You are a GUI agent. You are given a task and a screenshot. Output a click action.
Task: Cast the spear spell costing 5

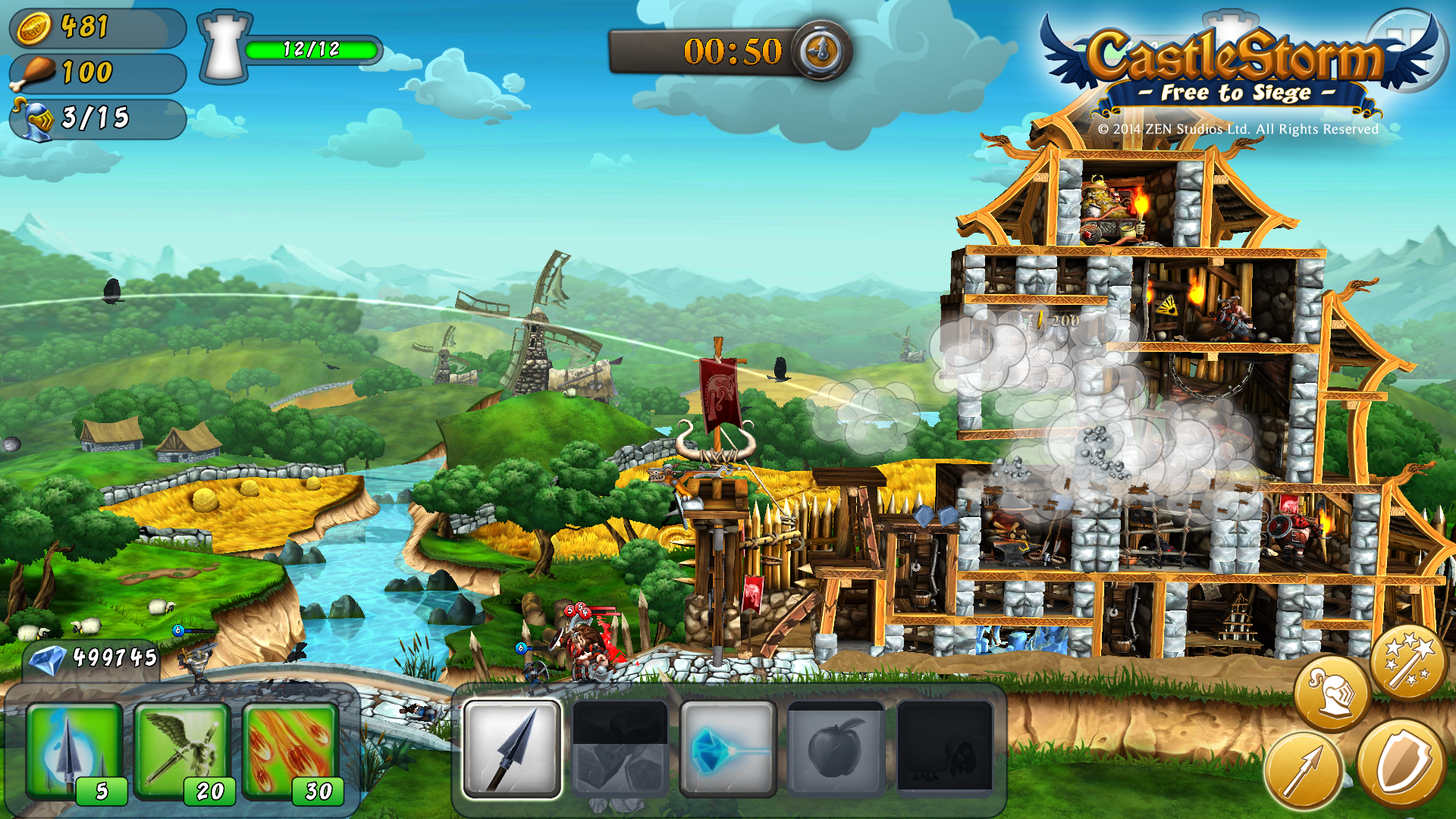click(74, 751)
